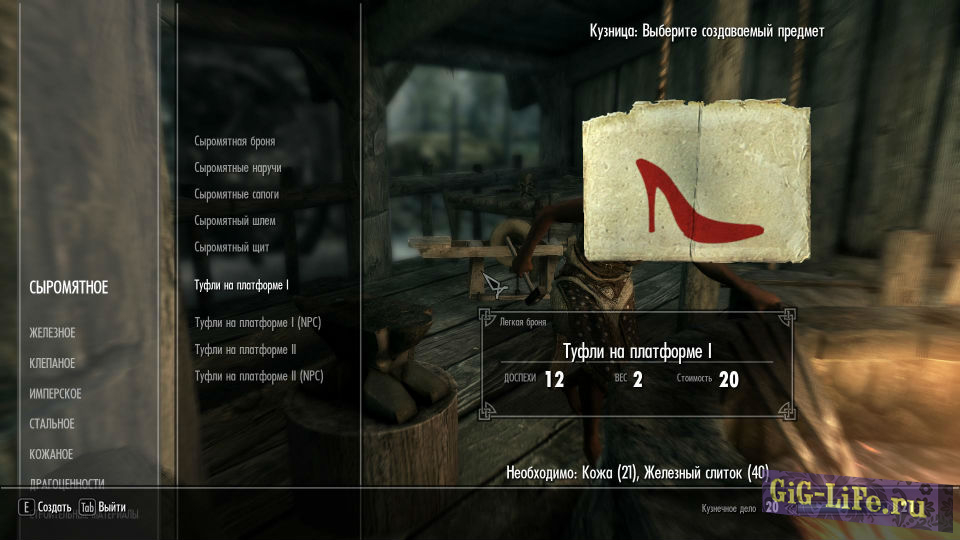Switch to the ДРАГОЦЕННОСТИ category
The width and height of the screenshot is (960, 540).
[67, 482]
